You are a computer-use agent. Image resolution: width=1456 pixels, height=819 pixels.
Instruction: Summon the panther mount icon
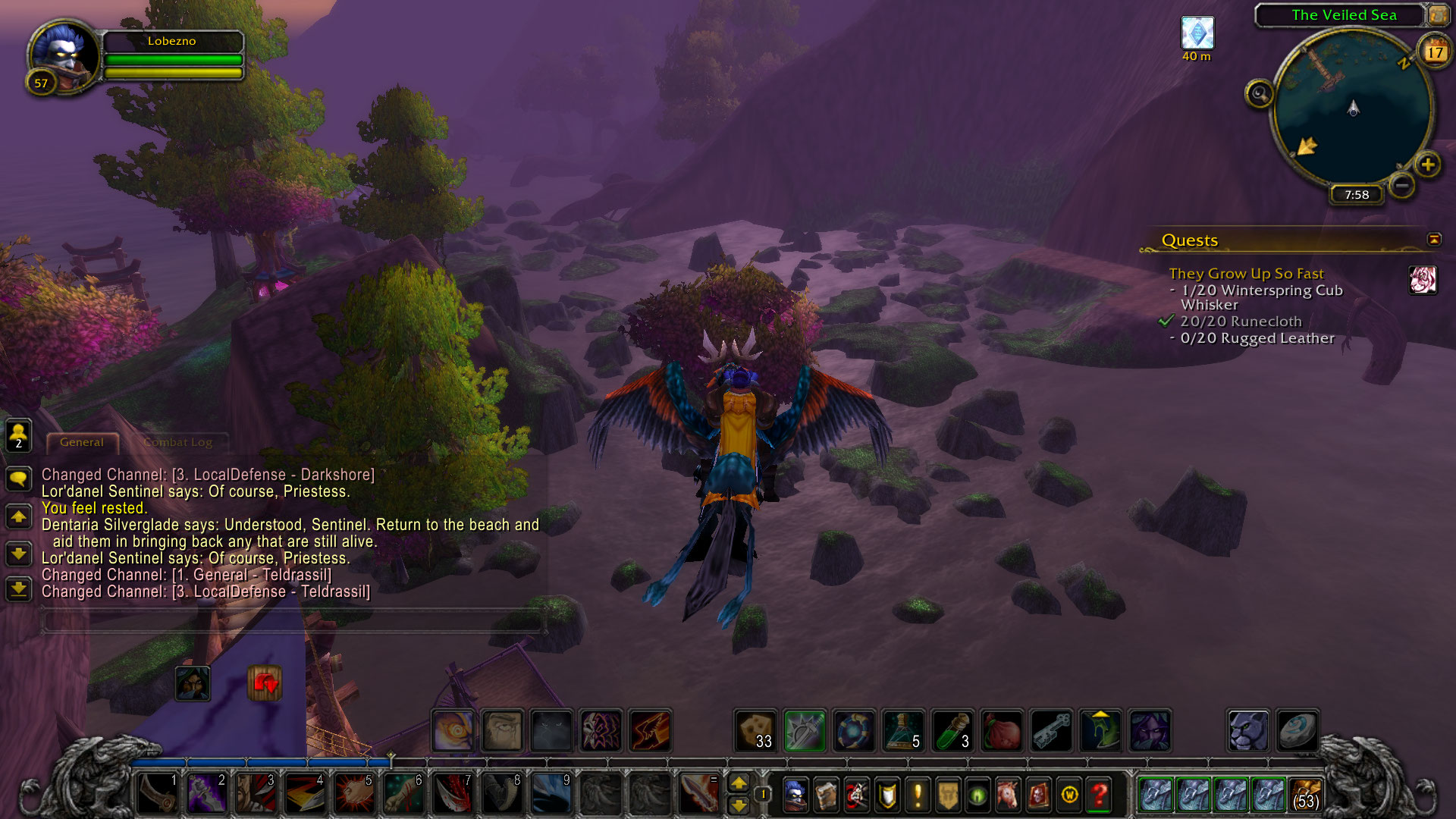1247,731
